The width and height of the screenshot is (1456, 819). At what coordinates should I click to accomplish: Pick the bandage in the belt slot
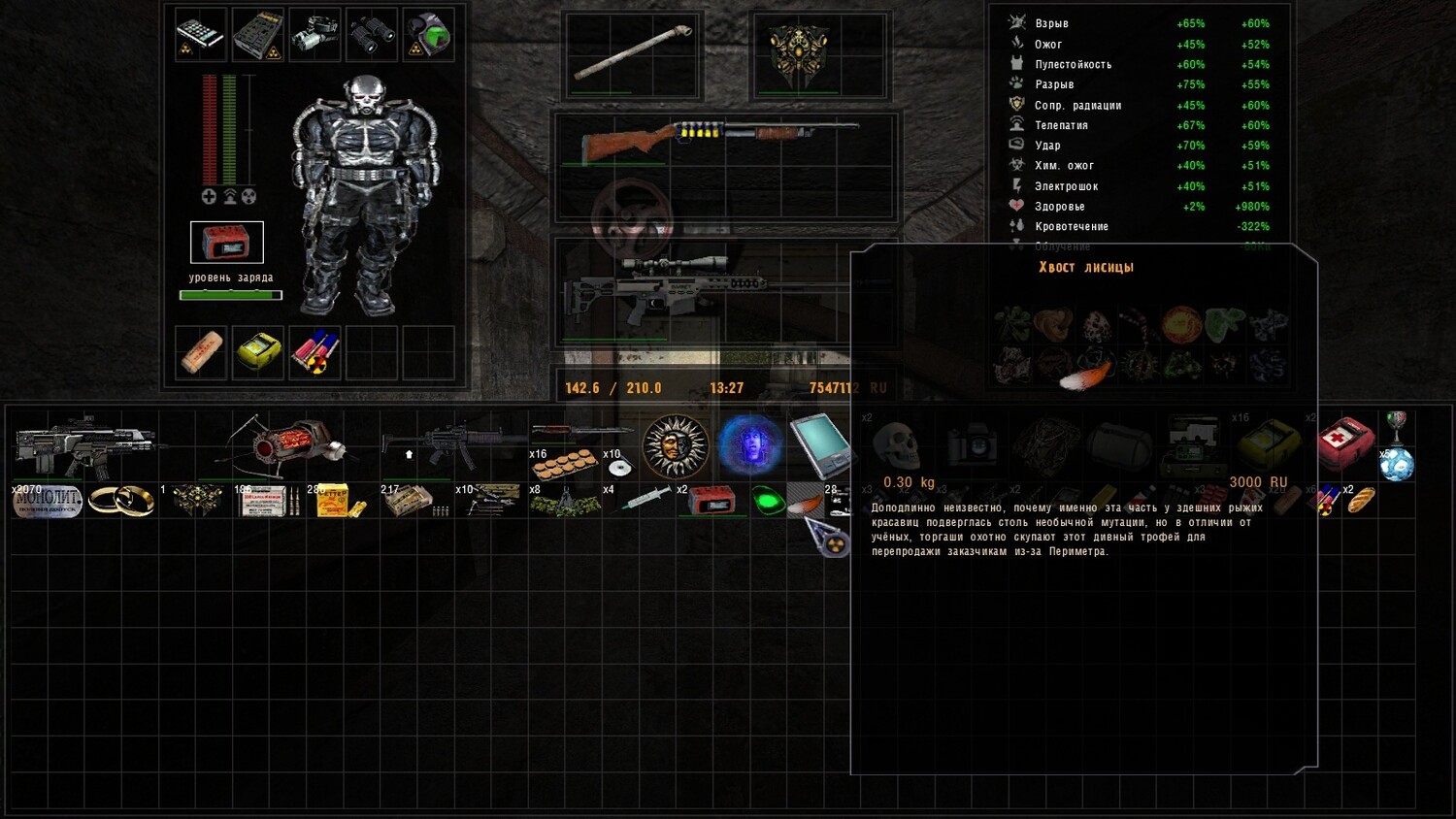tap(201, 351)
